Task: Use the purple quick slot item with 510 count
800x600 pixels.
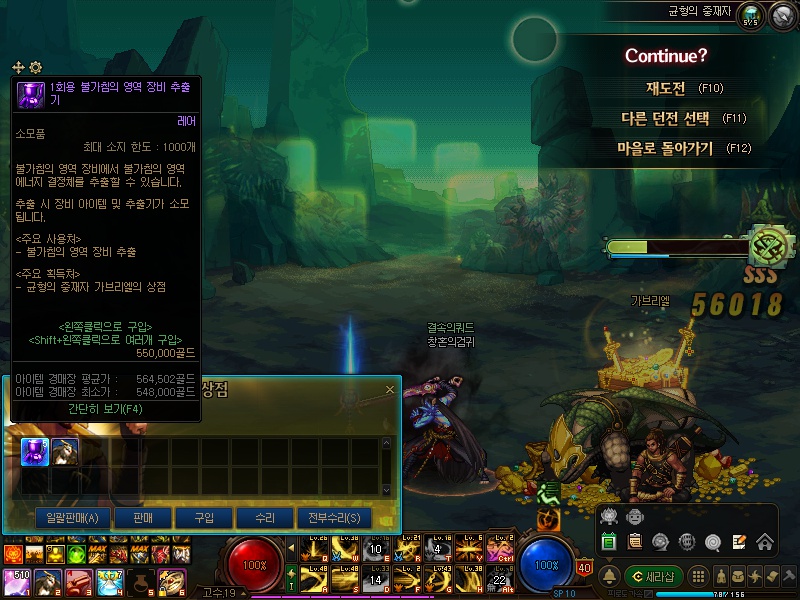Action: tap(16, 581)
